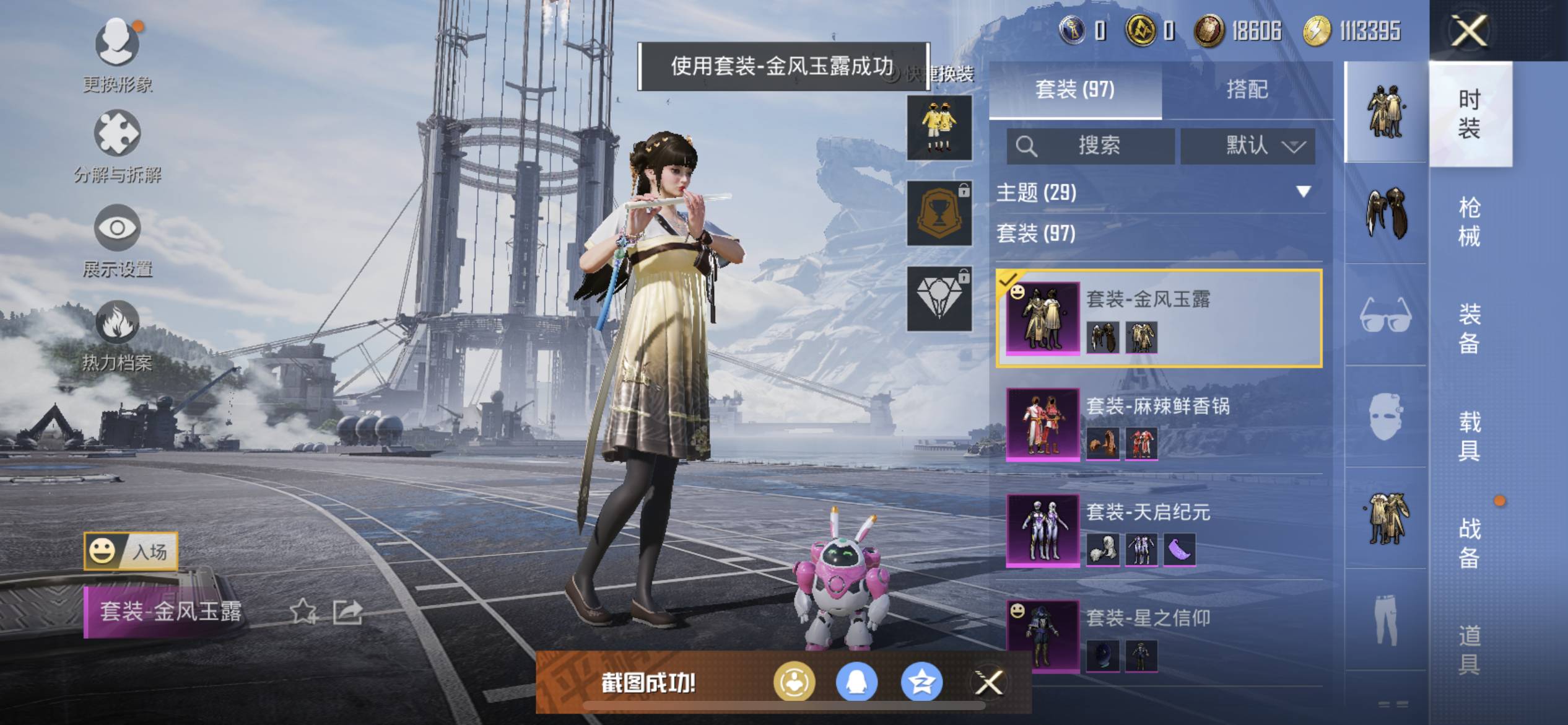This screenshot has height=725, width=1568.
Task: Close the wardrobe screen with the top X
Action: pos(1469,30)
